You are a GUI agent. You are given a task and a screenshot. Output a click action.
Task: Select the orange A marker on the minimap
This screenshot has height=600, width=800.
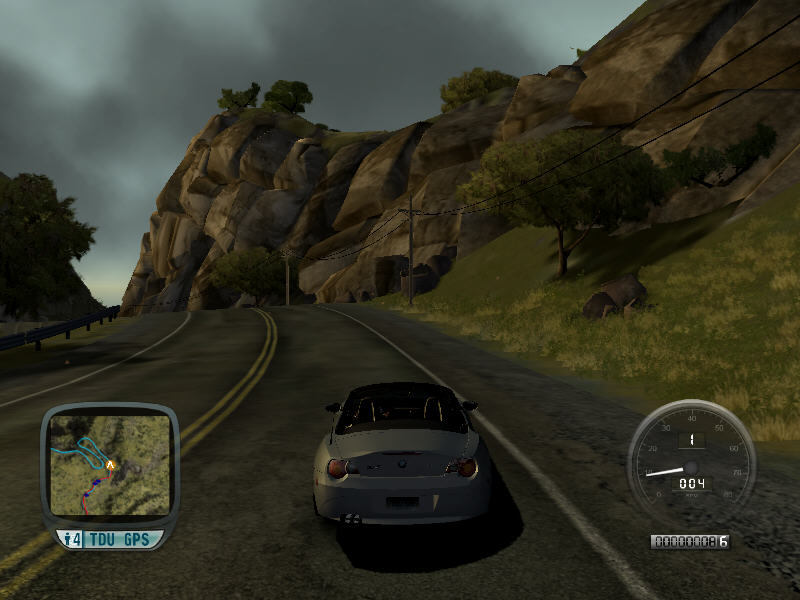point(109,464)
